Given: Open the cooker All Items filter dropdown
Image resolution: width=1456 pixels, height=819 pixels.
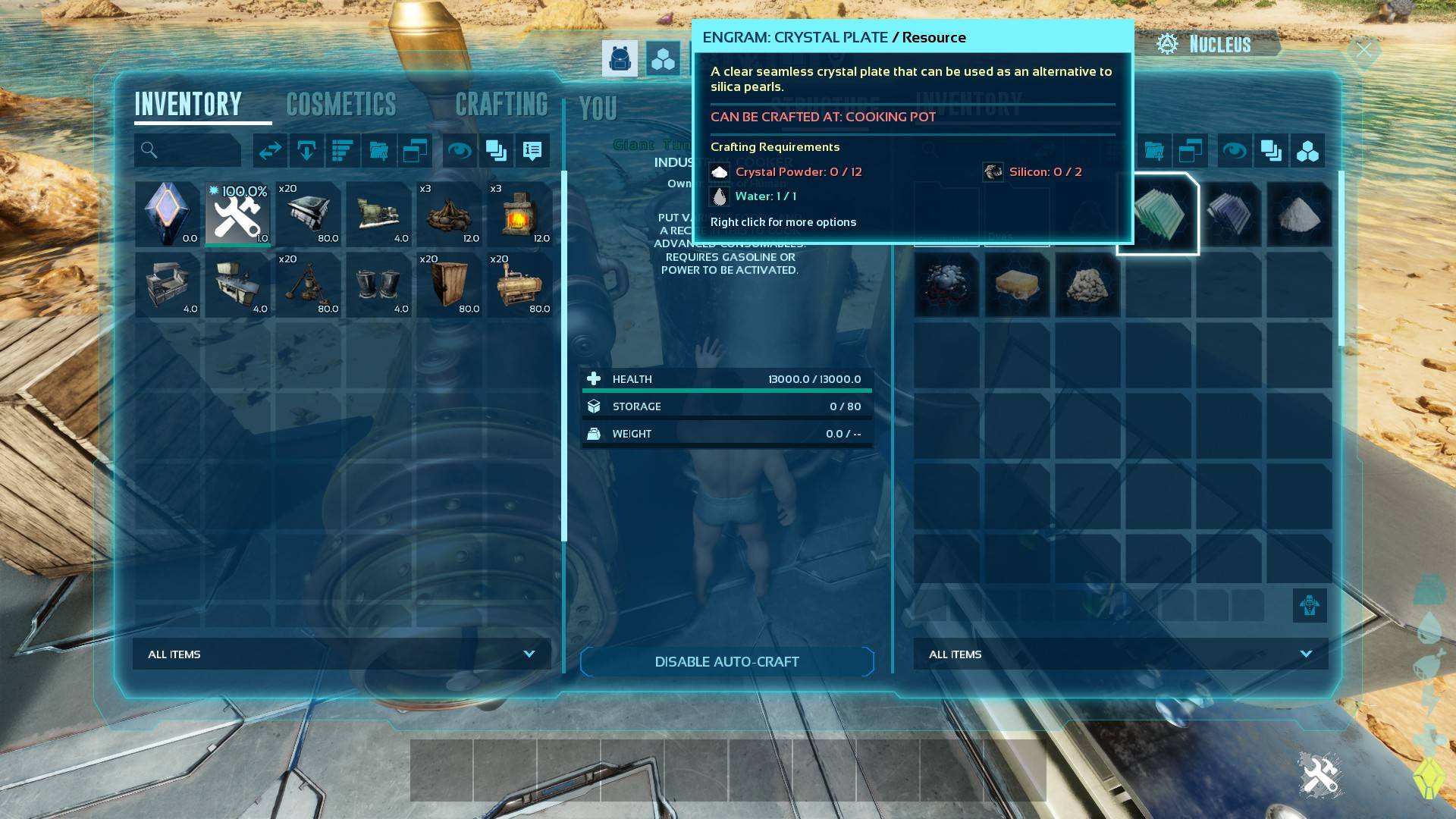Looking at the screenshot, I should coord(1120,654).
